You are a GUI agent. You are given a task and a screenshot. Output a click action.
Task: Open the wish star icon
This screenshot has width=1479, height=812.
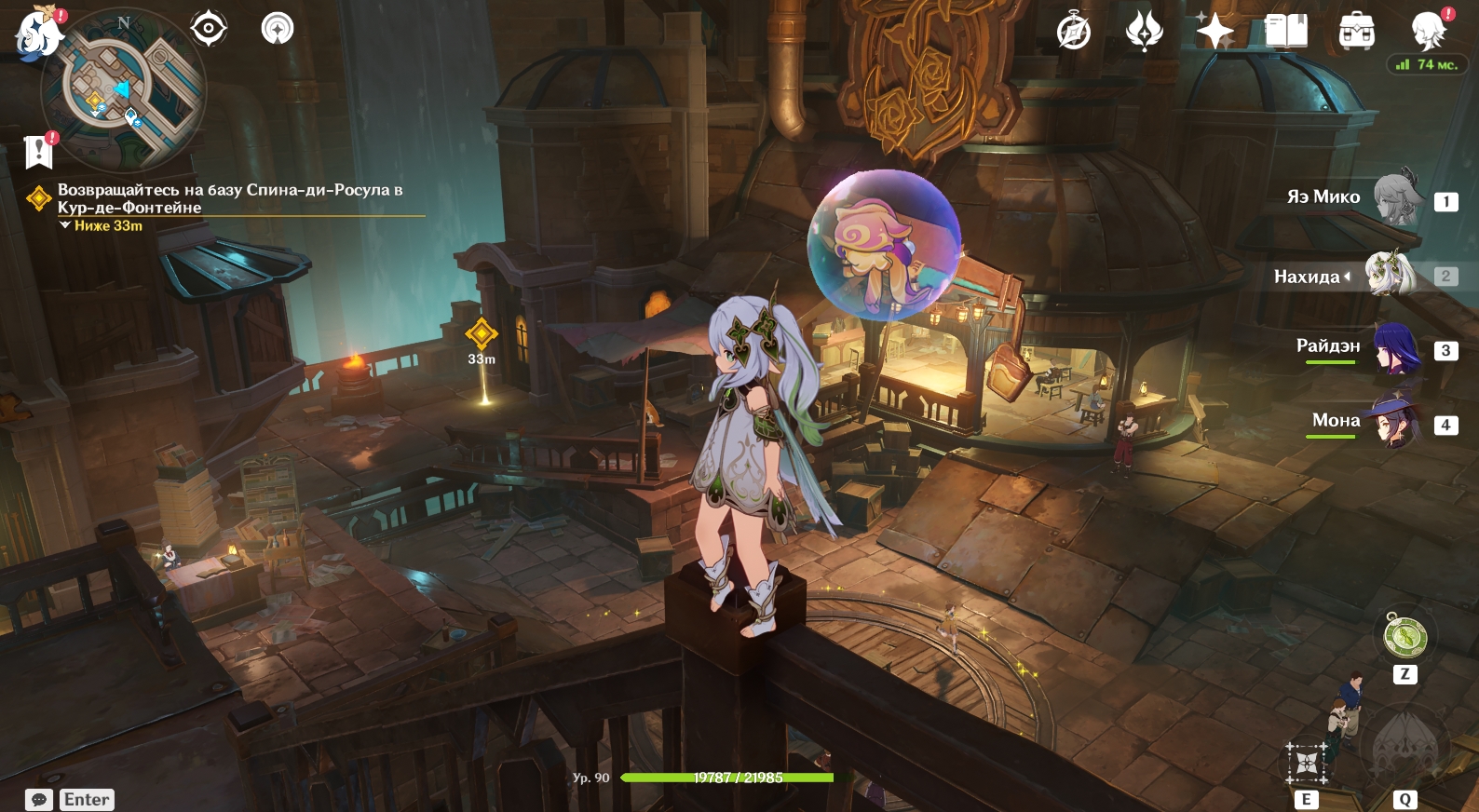tap(1214, 32)
